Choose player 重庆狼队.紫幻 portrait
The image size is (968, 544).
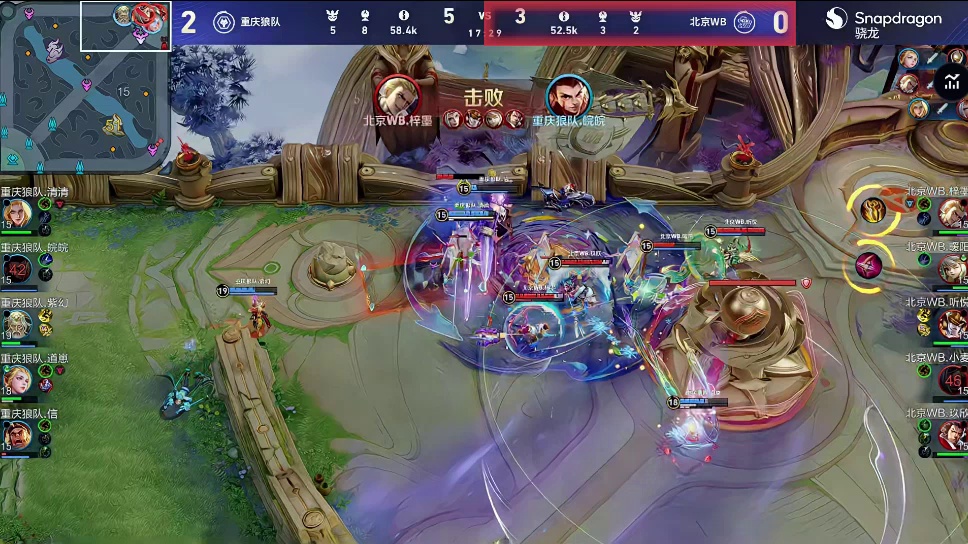pos(17,324)
